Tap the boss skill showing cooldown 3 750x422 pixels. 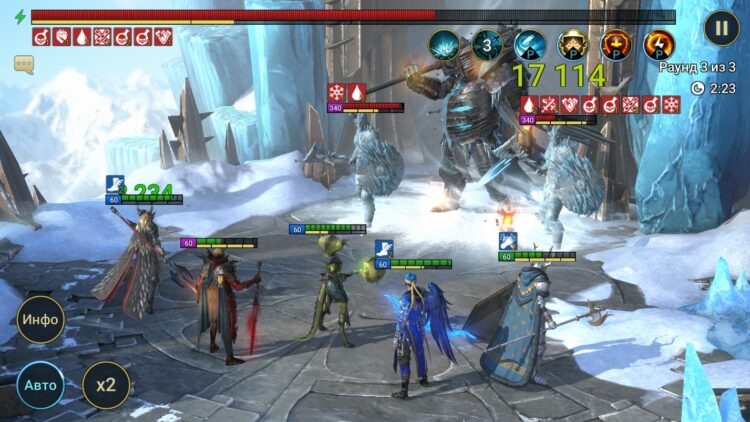click(487, 45)
